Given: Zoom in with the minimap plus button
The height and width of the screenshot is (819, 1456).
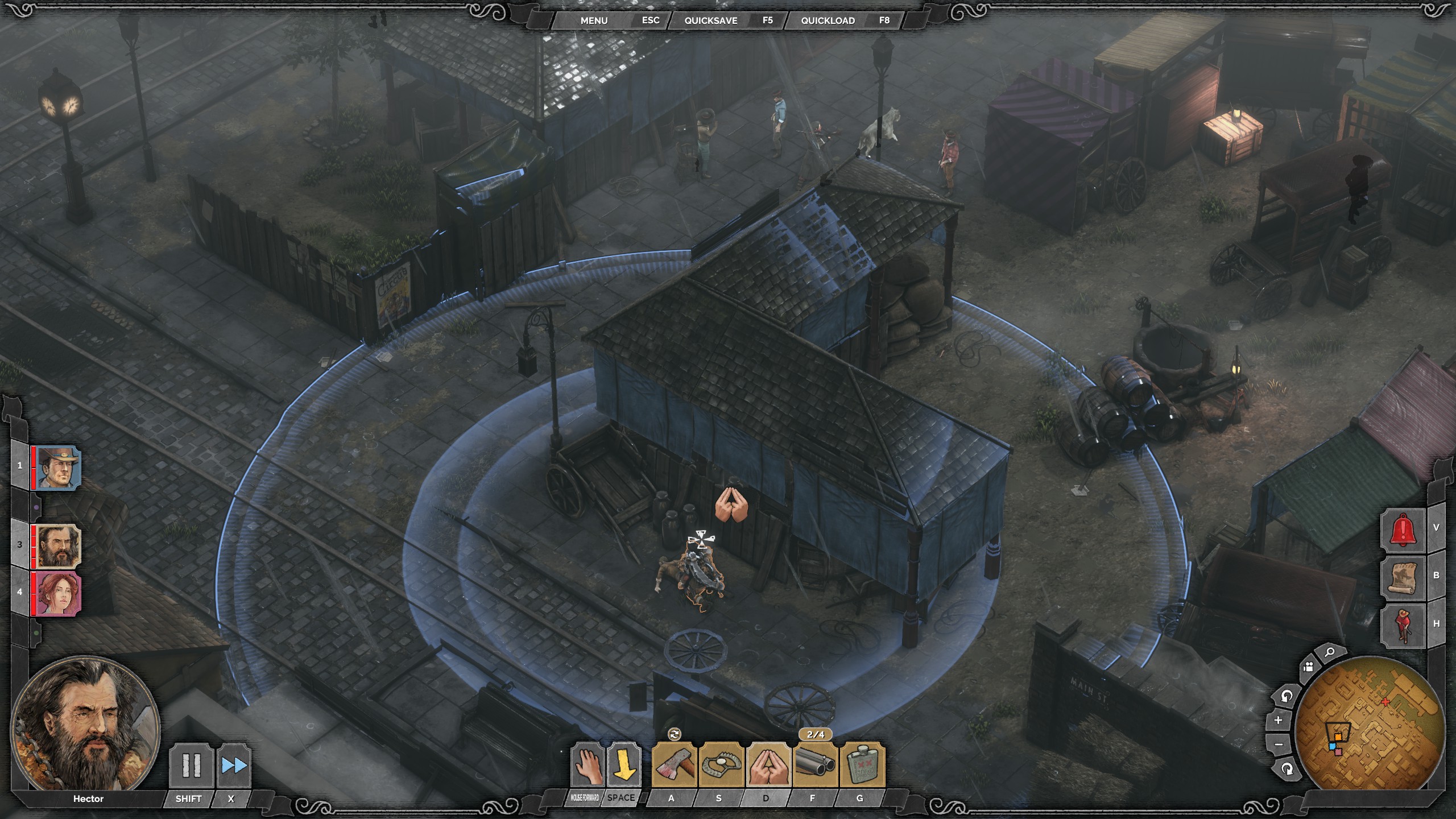Looking at the screenshot, I should [1278, 720].
